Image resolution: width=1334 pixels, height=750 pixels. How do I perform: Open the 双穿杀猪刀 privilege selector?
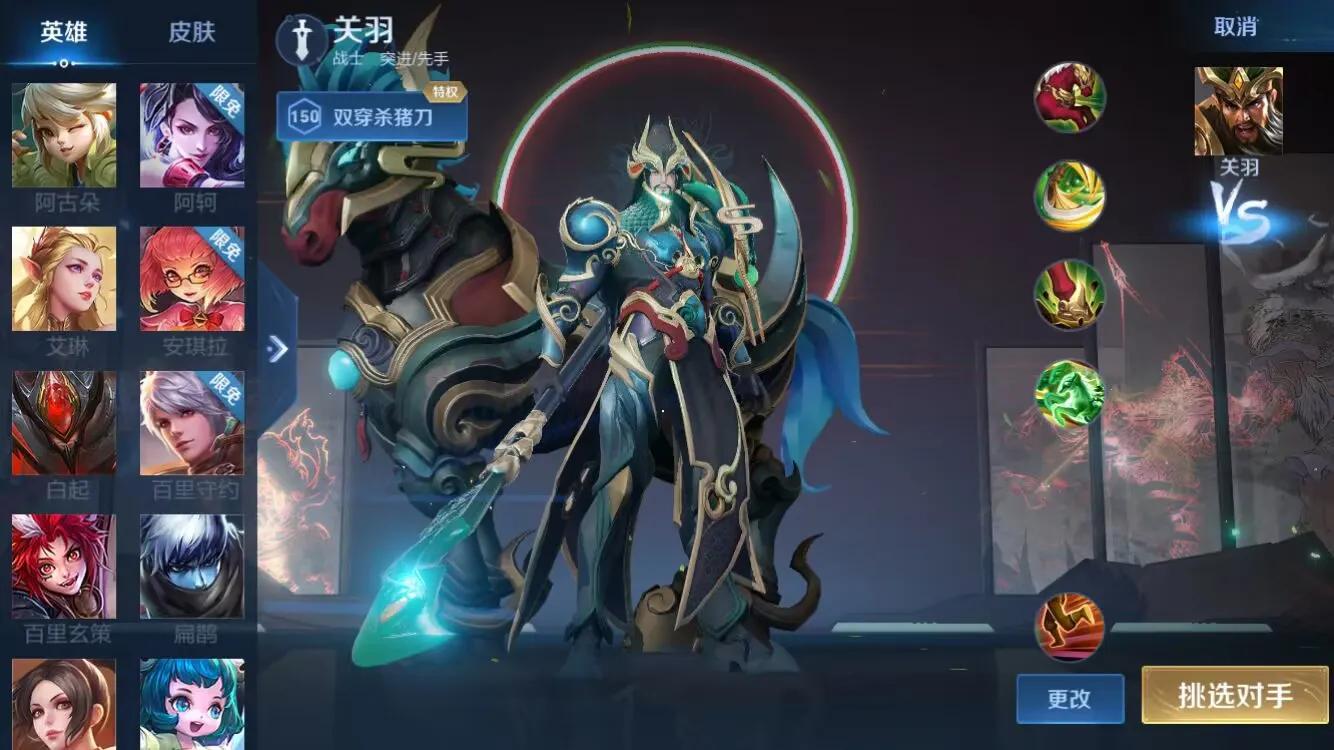pyautogui.click(x=385, y=115)
